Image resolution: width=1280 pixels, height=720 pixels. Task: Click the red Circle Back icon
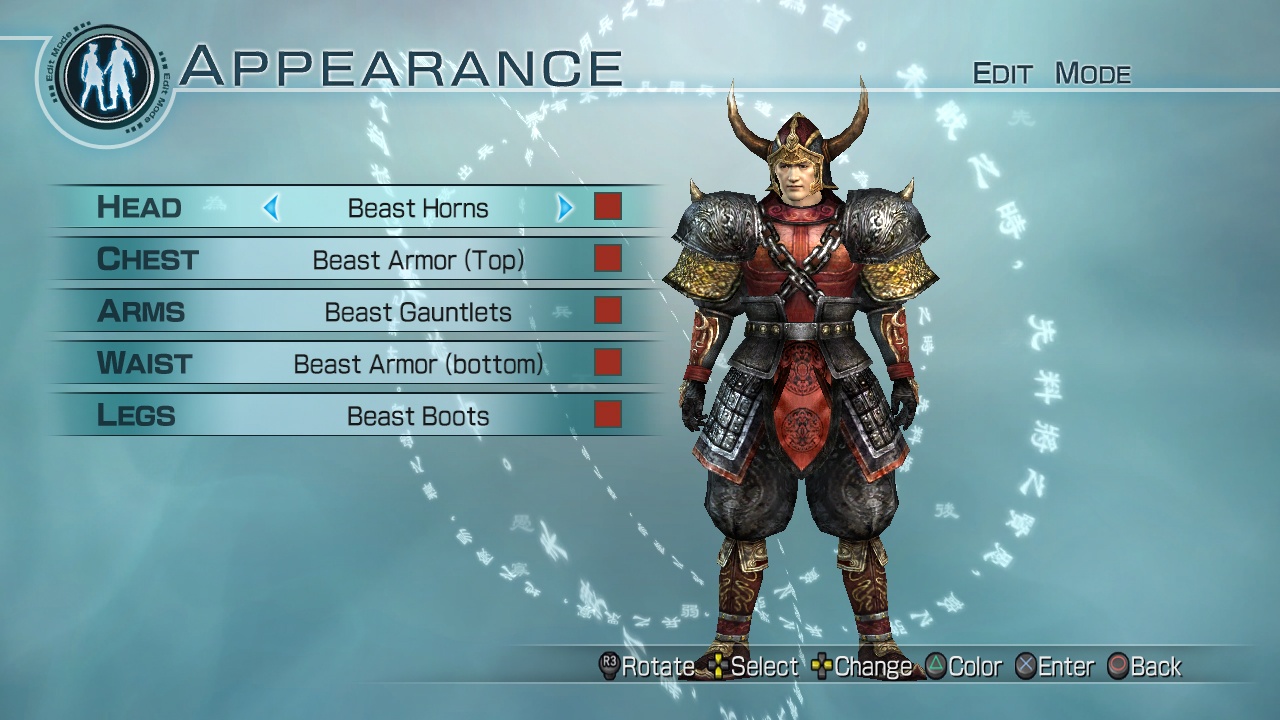(x=1118, y=666)
